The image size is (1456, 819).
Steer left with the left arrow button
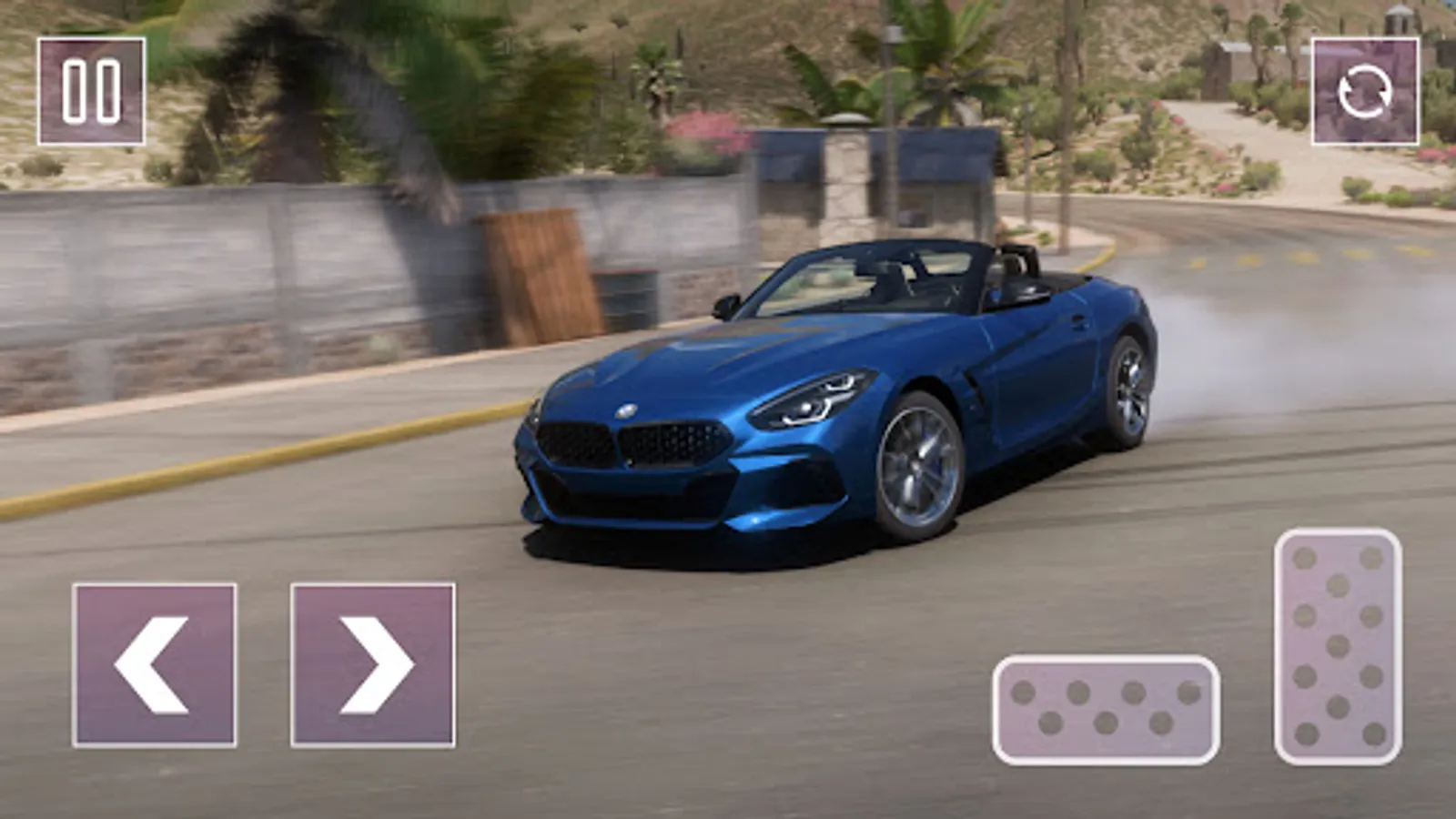pos(155,665)
